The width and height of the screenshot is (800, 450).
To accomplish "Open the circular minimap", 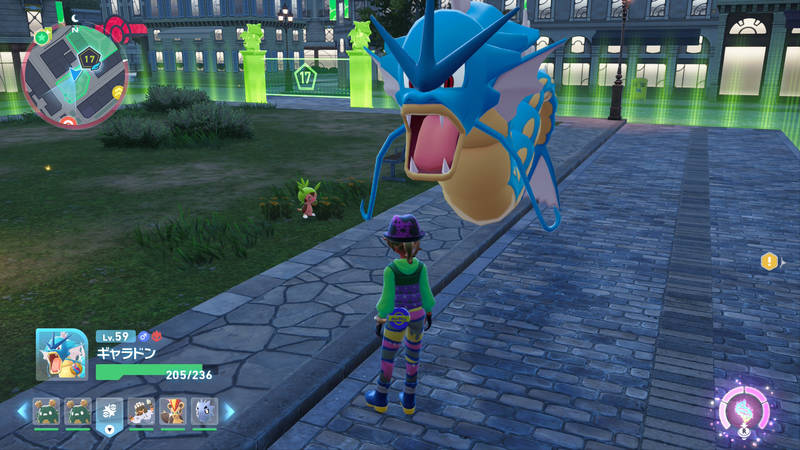I will (x=74, y=76).
